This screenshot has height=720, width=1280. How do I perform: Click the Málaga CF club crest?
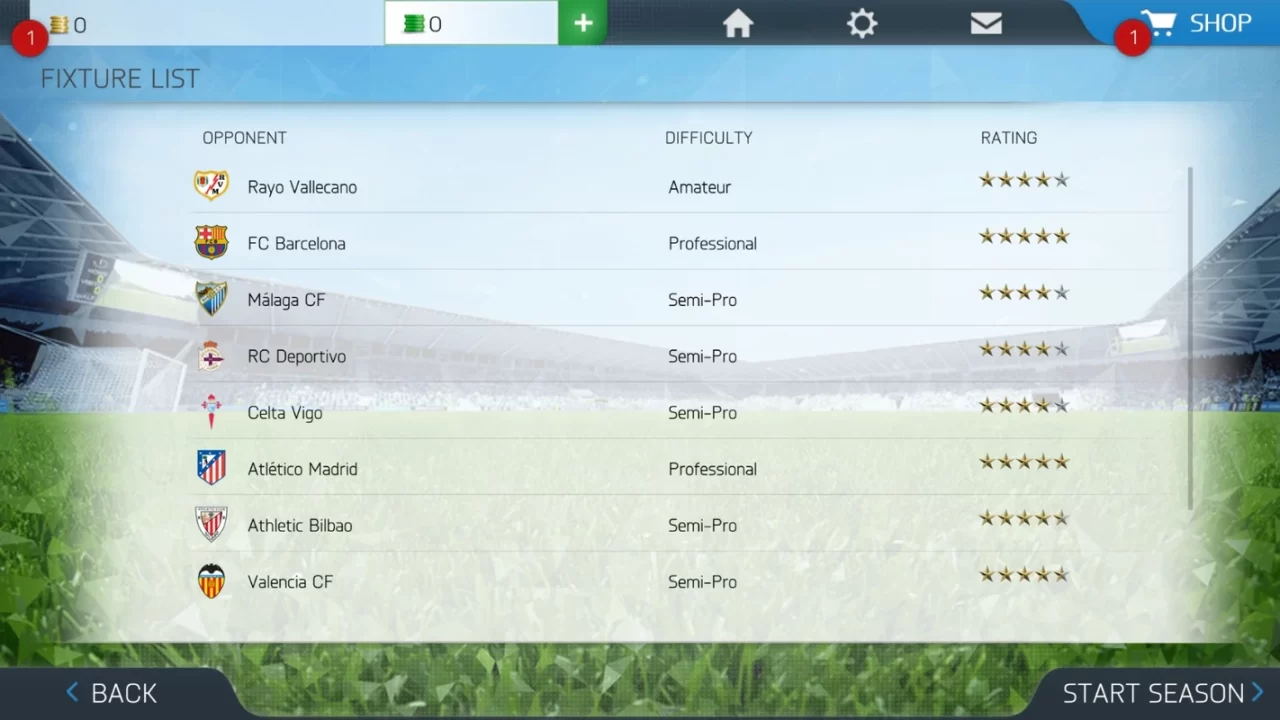[211, 299]
